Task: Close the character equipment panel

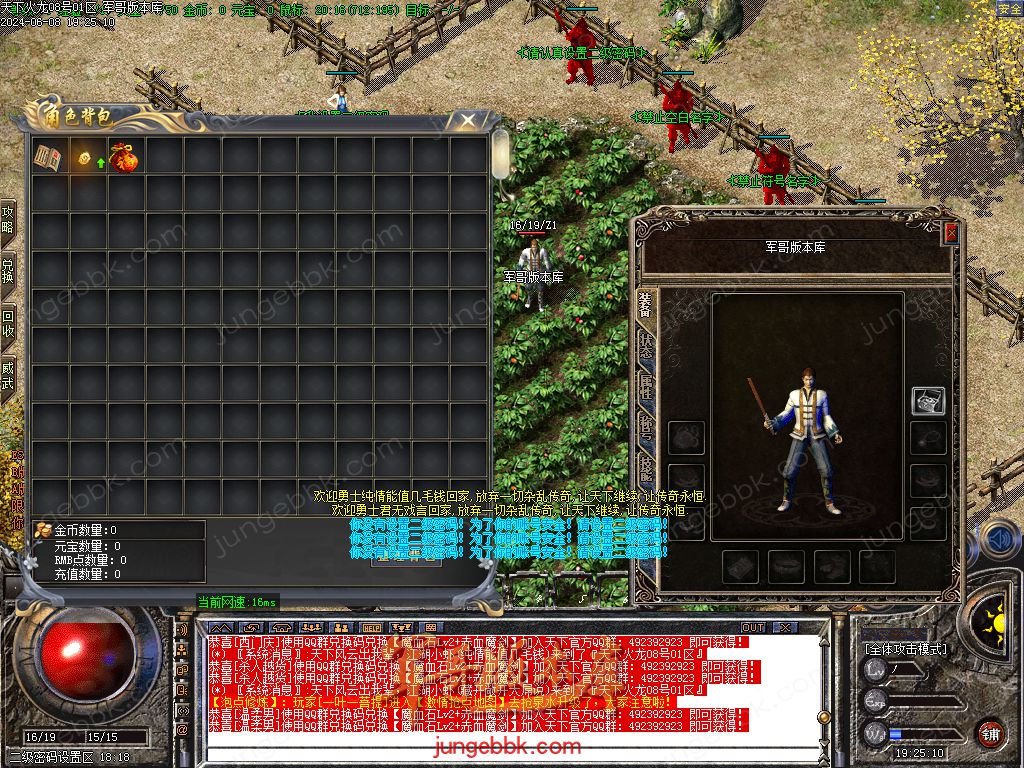Action: click(x=950, y=232)
